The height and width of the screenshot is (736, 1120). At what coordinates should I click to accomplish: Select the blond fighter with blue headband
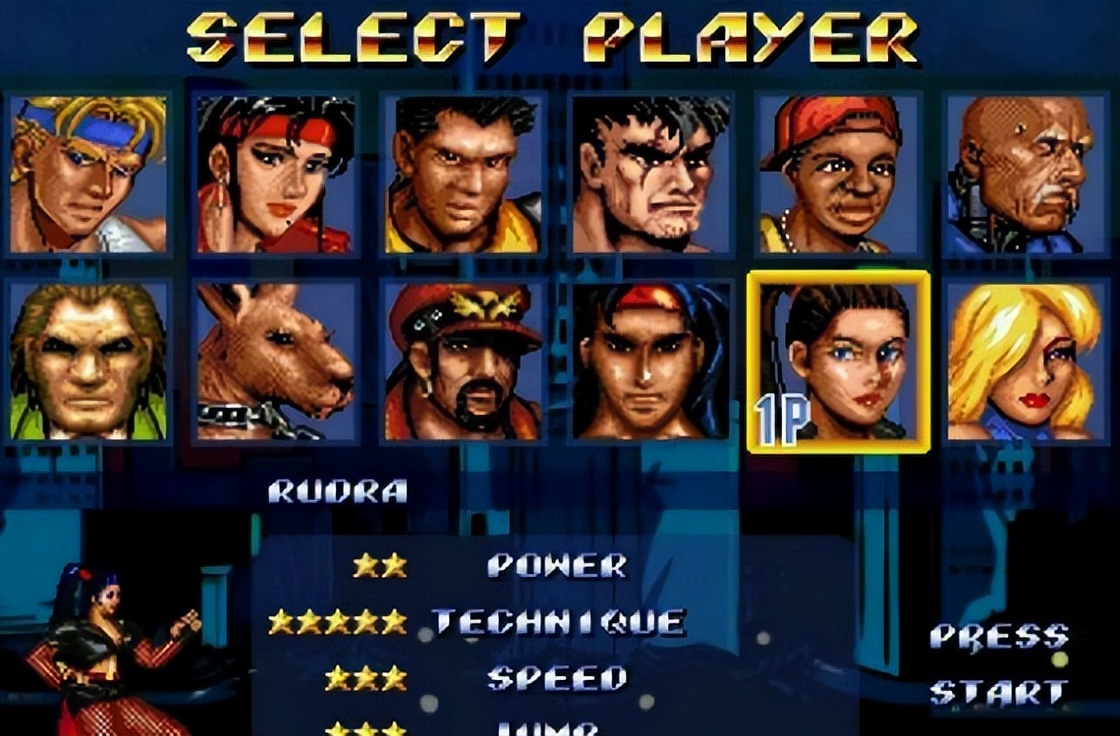88,174
